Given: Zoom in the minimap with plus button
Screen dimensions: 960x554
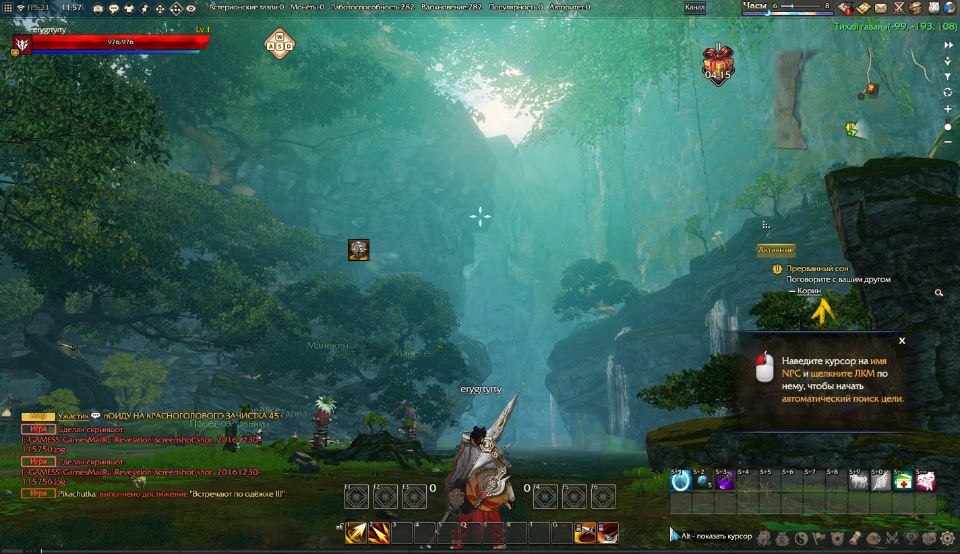Looking at the screenshot, I should 948,109.
